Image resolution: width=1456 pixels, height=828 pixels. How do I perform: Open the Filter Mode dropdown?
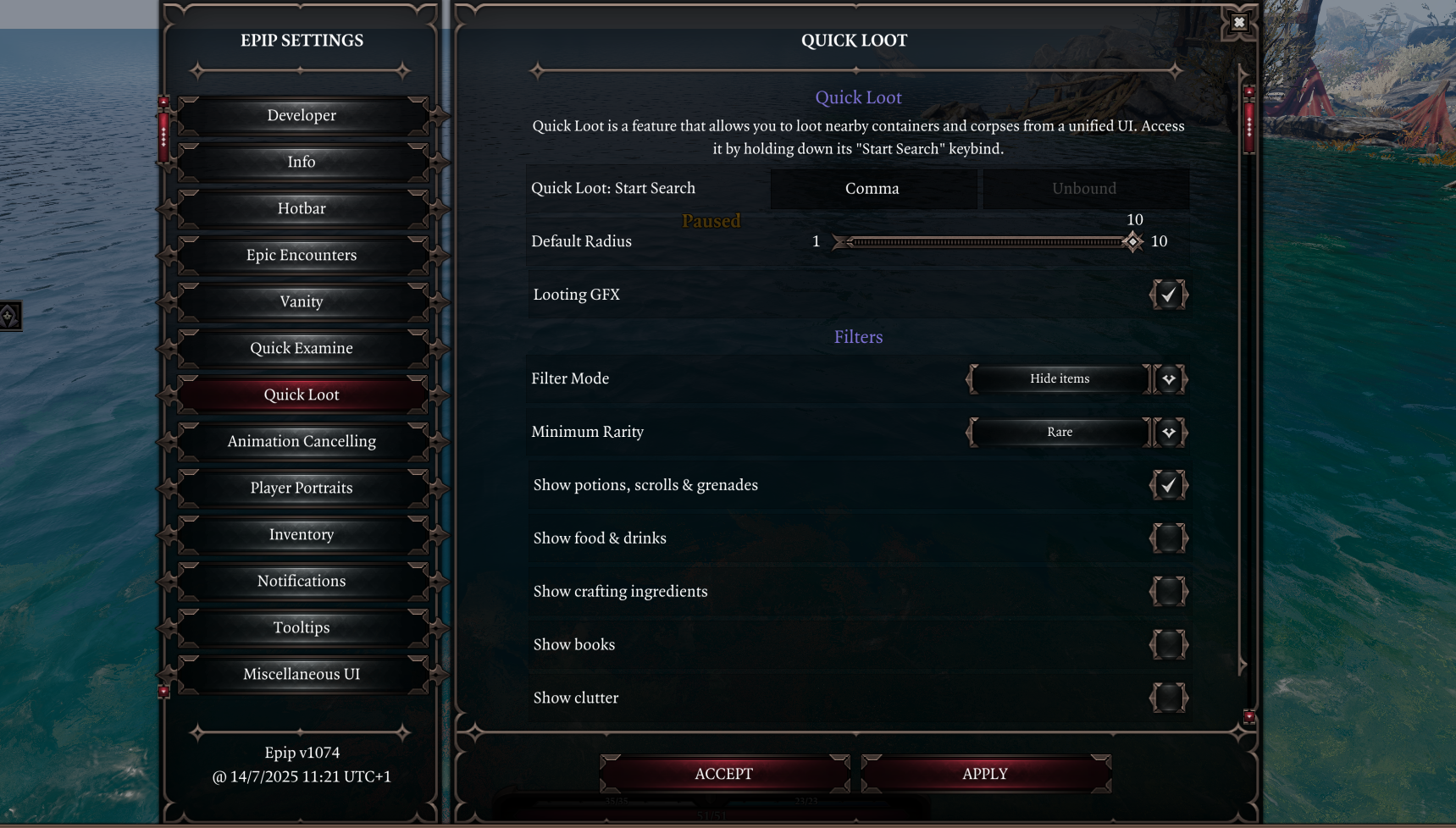pyautogui.click(x=1169, y=379)
